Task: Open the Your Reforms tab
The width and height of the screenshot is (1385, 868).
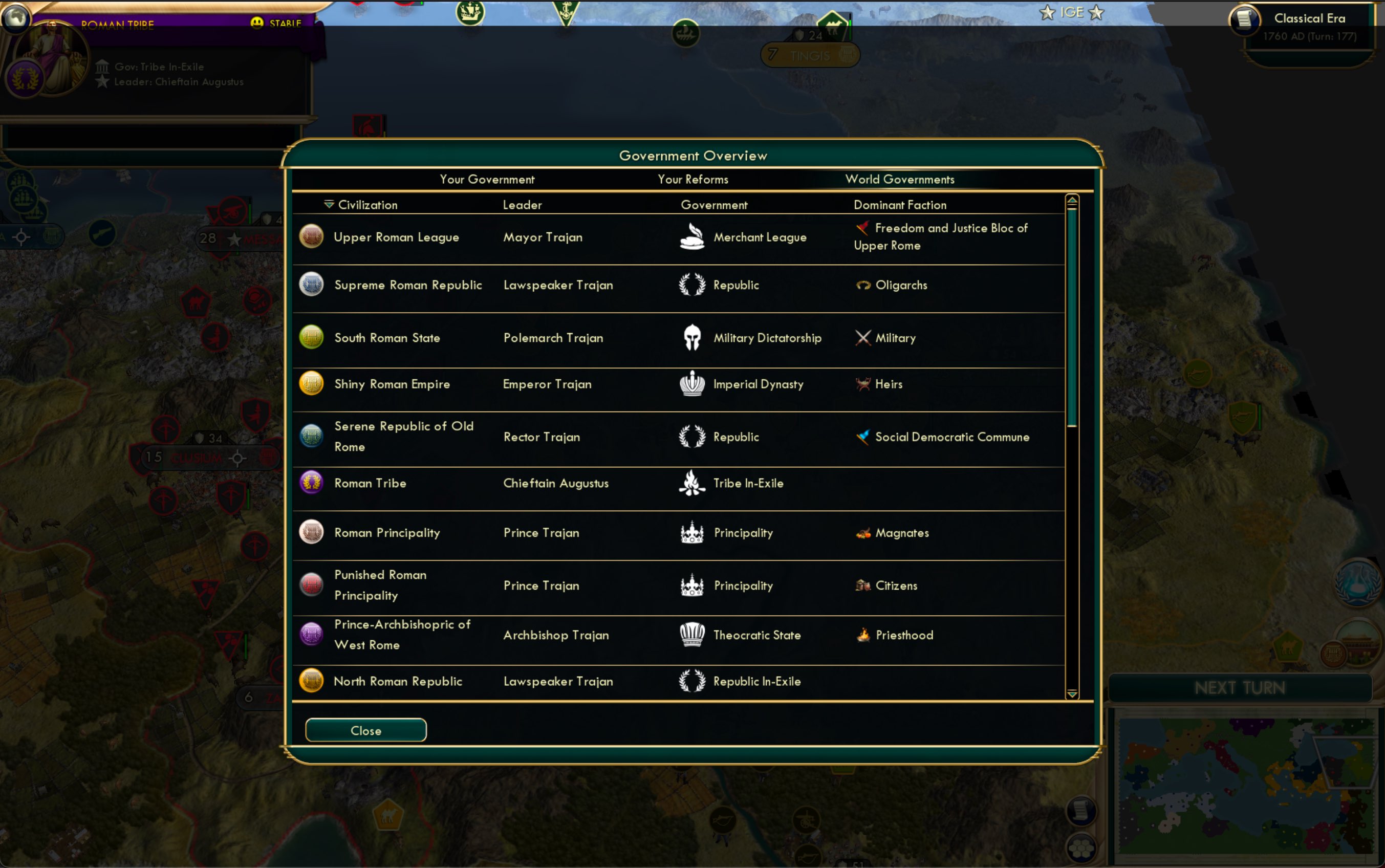Action: (x=692, y=179)
